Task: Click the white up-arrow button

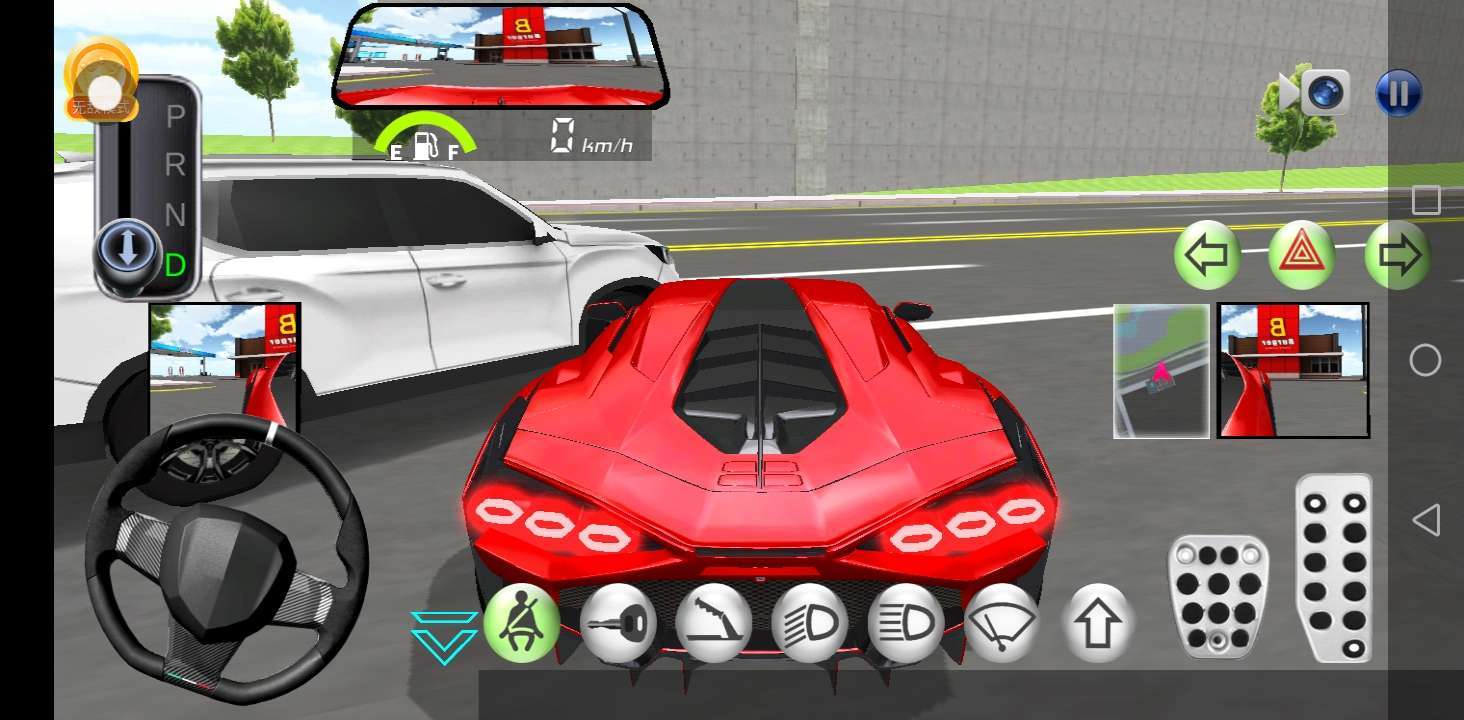Action: pyautogui.click(x=1098, y=622)
